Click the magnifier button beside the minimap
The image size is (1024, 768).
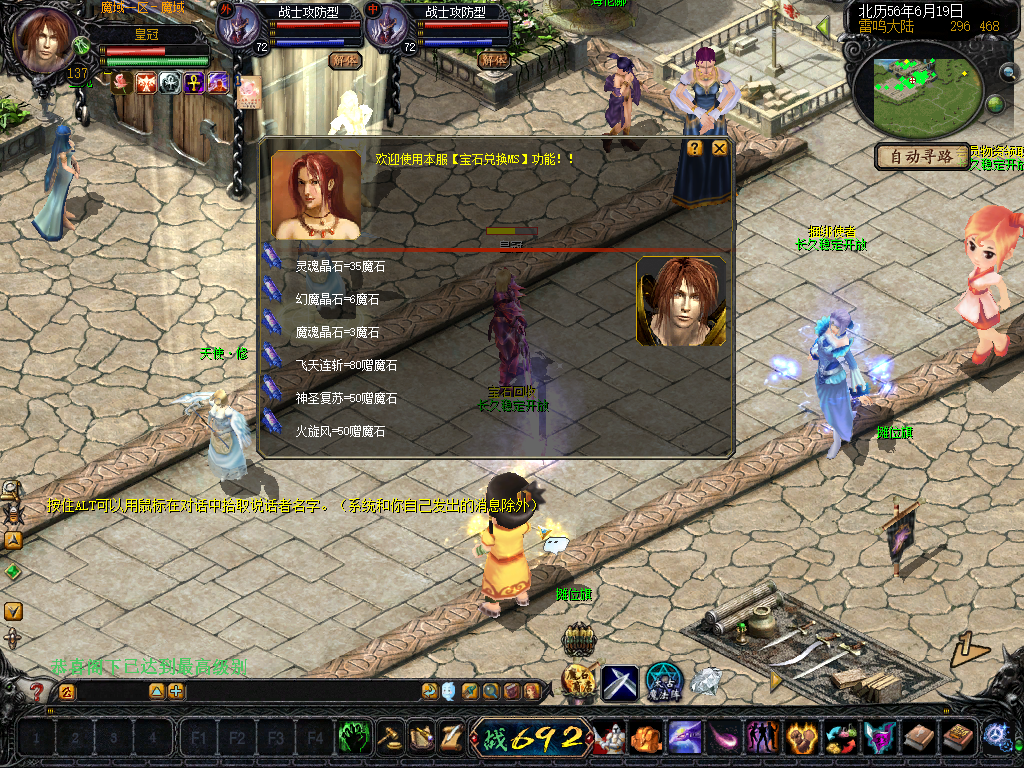point(1007,71)
